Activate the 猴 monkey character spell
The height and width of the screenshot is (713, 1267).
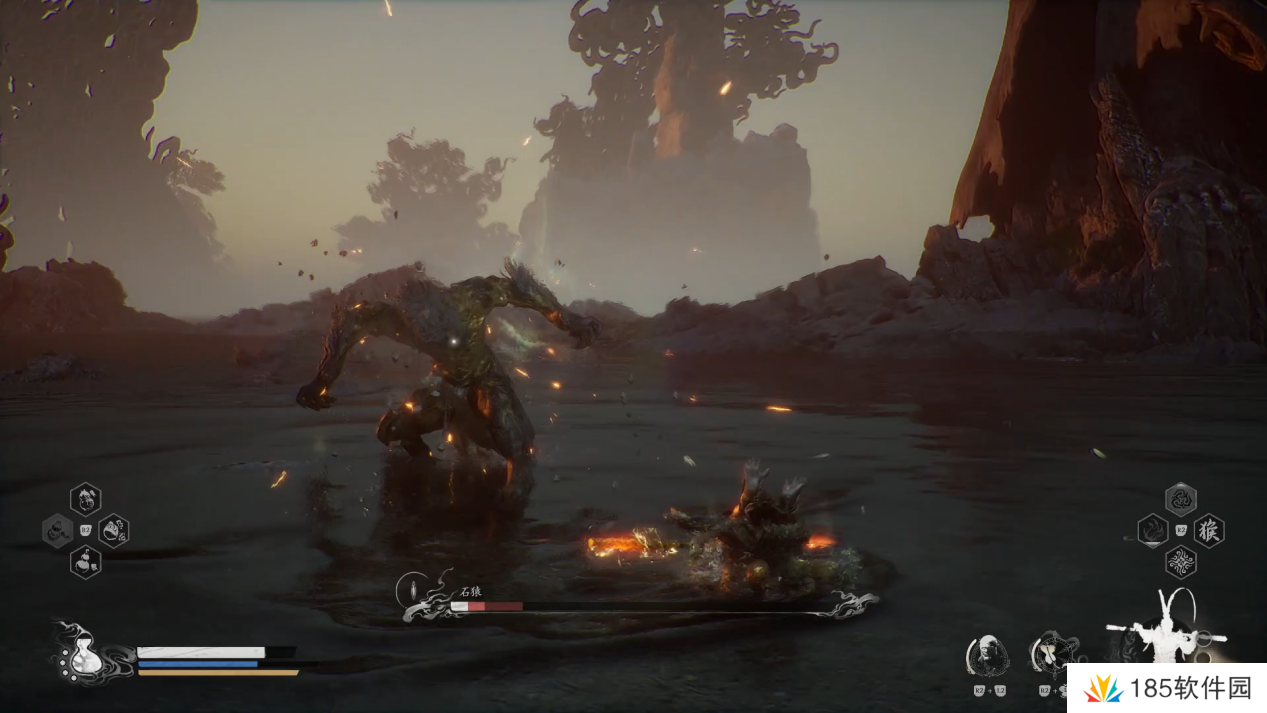1209,530
